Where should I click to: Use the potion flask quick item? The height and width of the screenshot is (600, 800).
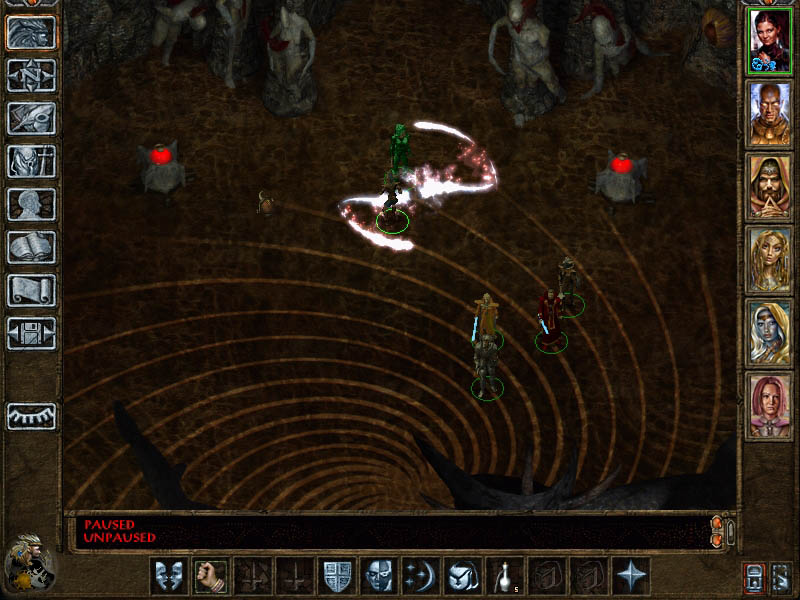pos(503,576)
